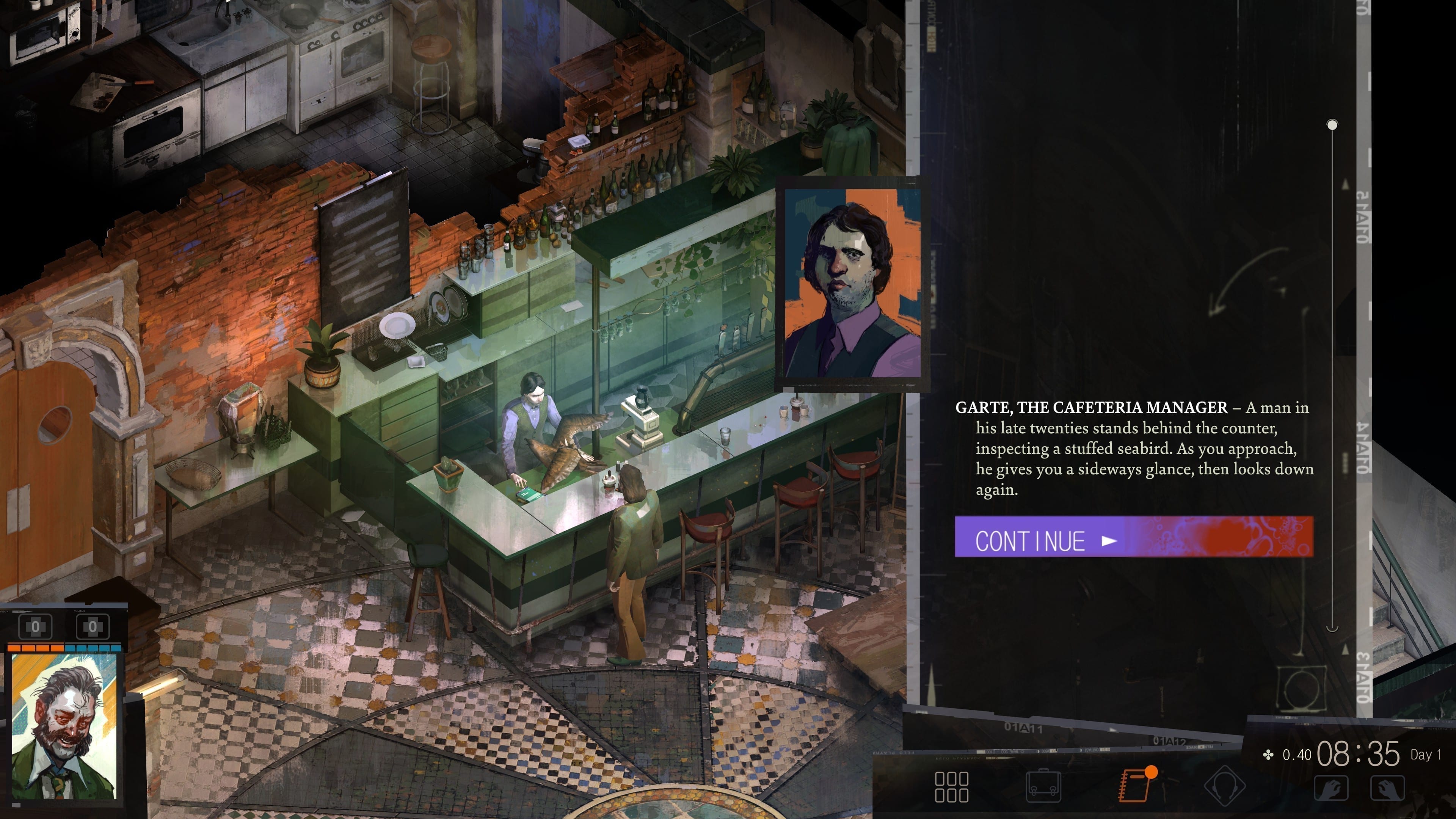Select the right hand item slot
Screen dimensions: 1456x819
click(x=1388, y=788)
